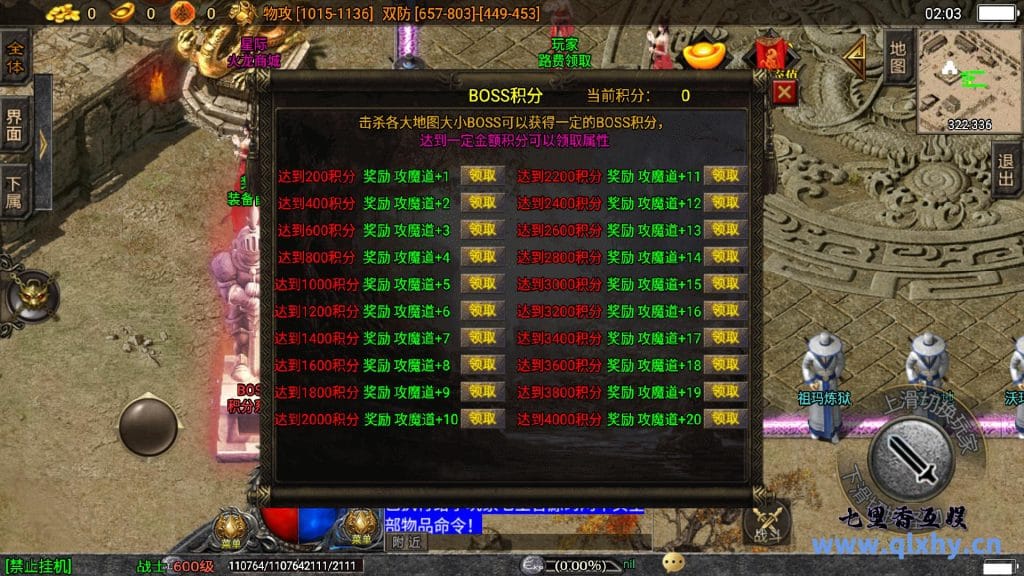The width and height of the screenshot is (1024, 576).
Task: Switch chat to the 附近 channel
Action: coord(406,543)
